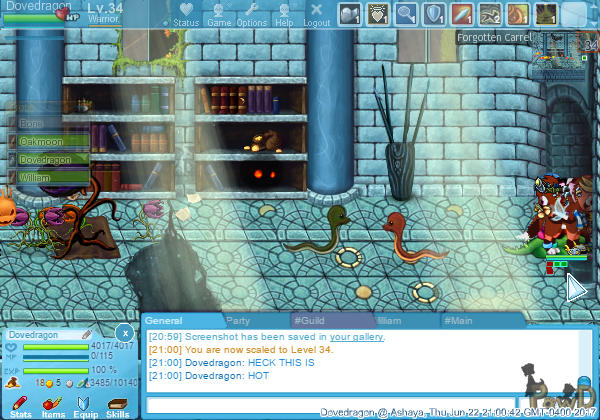Open the Help menu
This screenshot has width=600, height=420.
coord(284,14)
